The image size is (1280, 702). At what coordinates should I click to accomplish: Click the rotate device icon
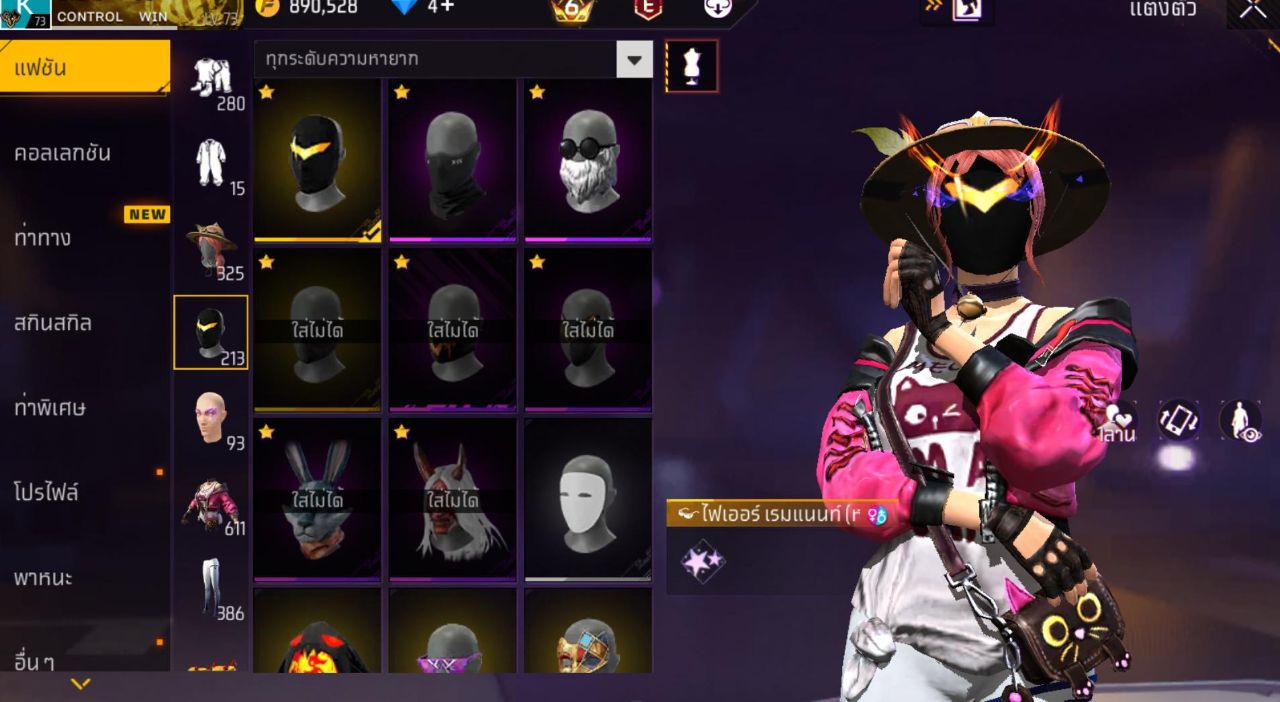click(x=1178, y=420)
